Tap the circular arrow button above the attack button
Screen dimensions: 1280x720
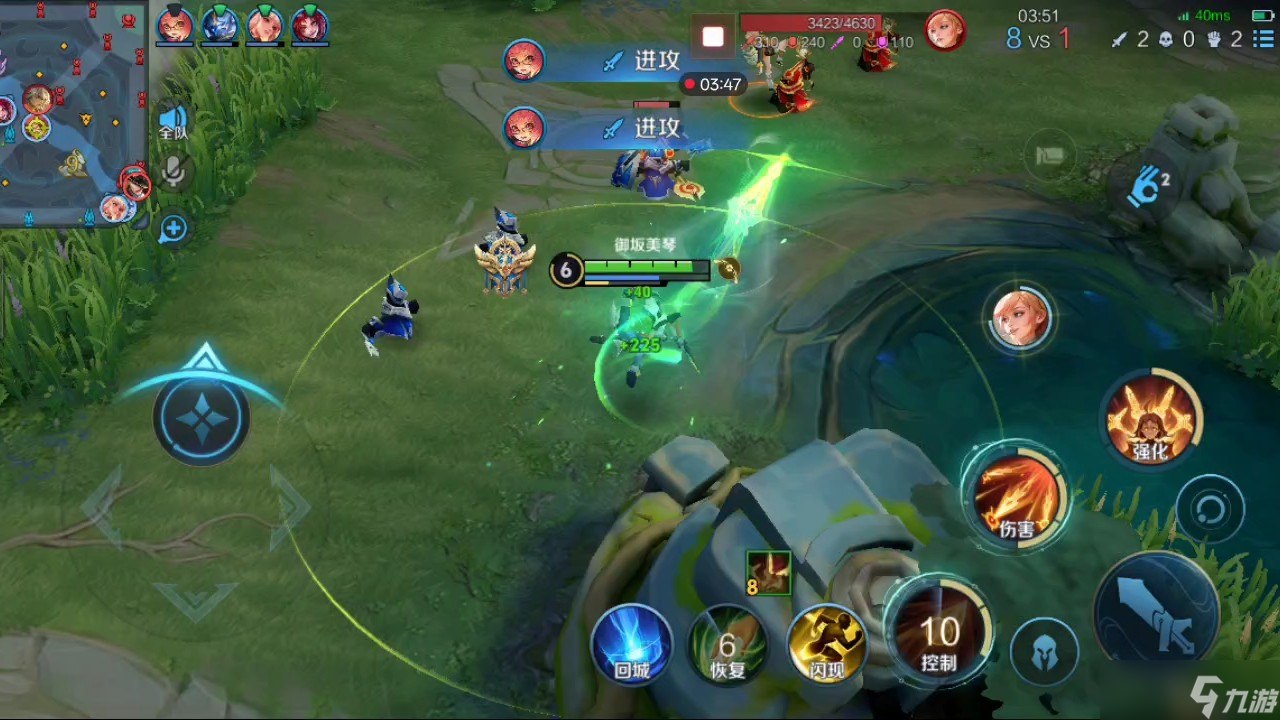point(1210,511)
